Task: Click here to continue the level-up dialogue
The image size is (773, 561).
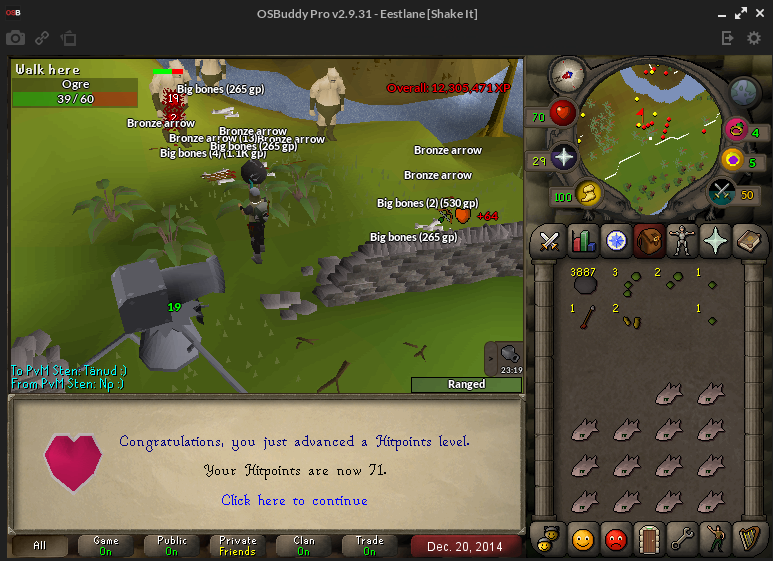Action: click(294, 500)
